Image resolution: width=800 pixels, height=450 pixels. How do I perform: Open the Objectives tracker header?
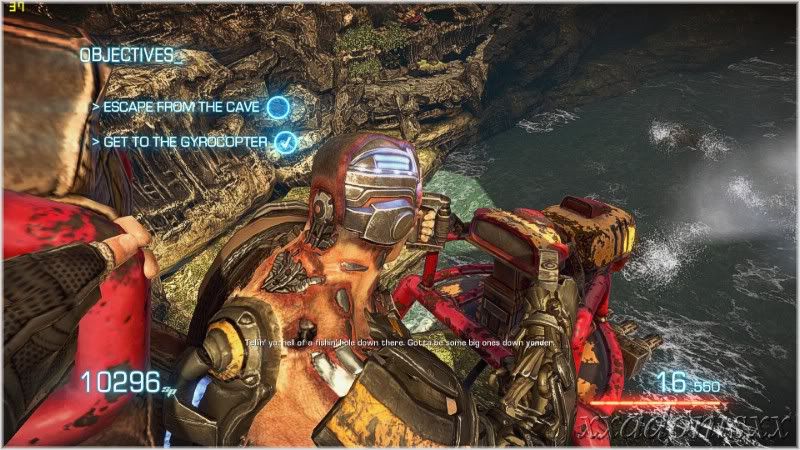pyautogui.click(x=127, y=56)
